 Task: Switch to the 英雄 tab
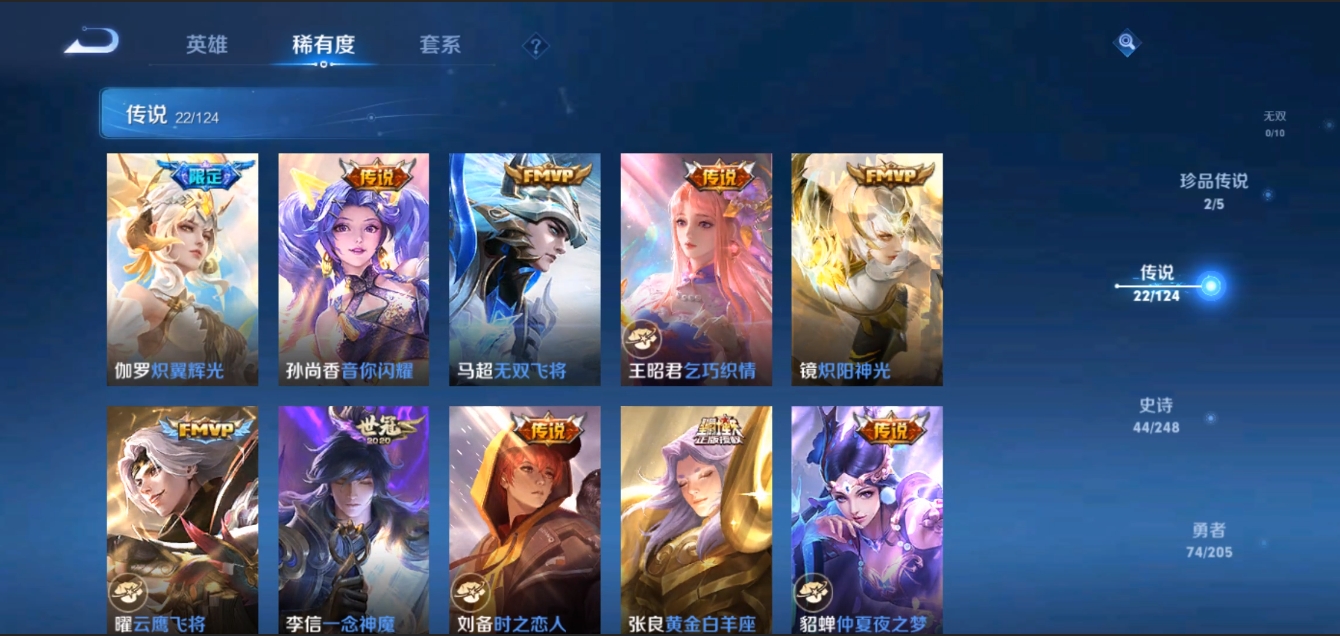(207, 45)
